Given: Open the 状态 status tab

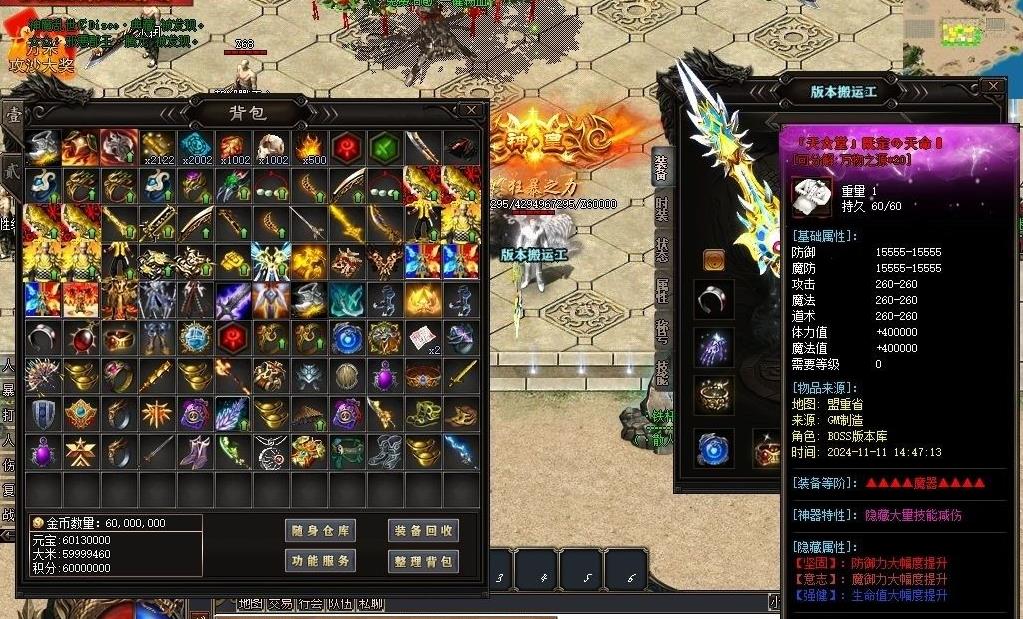Looking at the screenshot, I should click(662, 250).
